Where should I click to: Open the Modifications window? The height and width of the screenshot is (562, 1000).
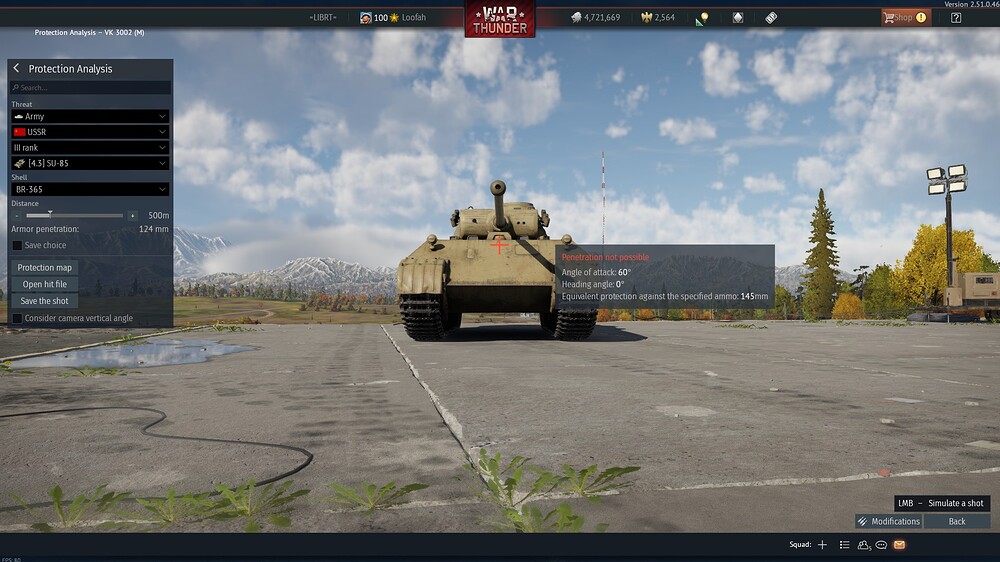coord(888,521)
